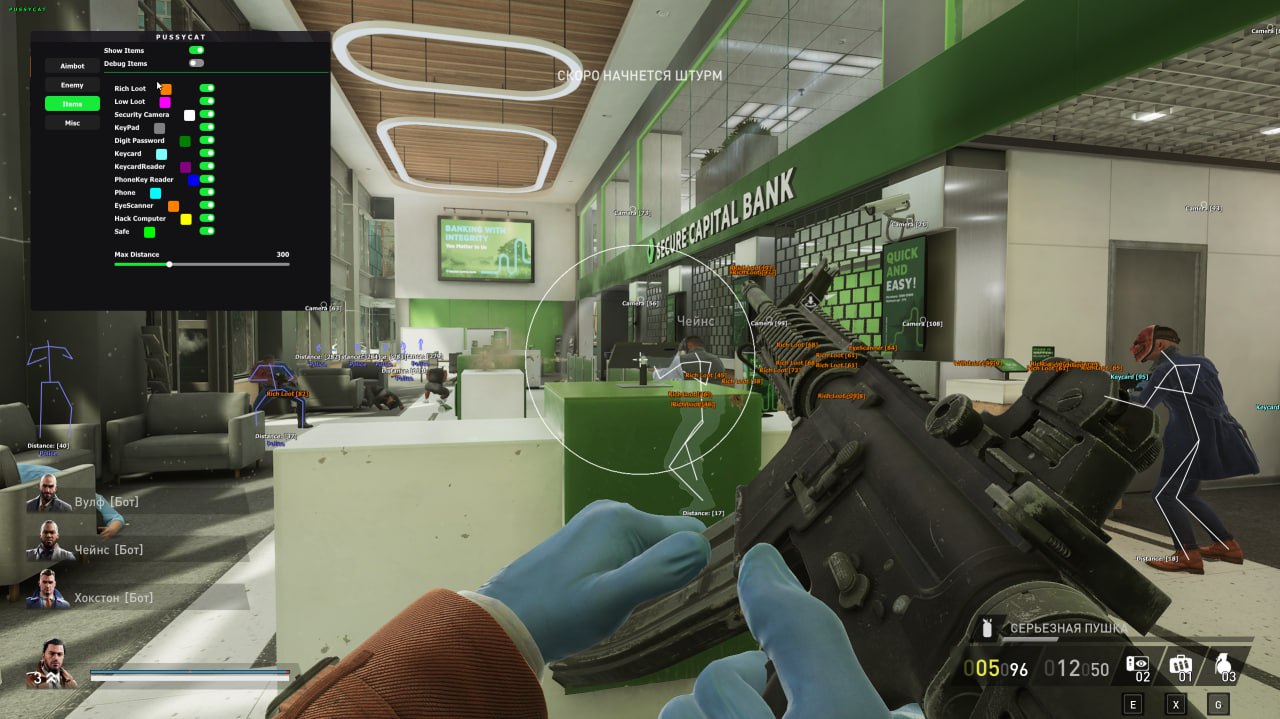Open the magenta Low Loot color swatch
1280x719 pixels.
(165, 102)
